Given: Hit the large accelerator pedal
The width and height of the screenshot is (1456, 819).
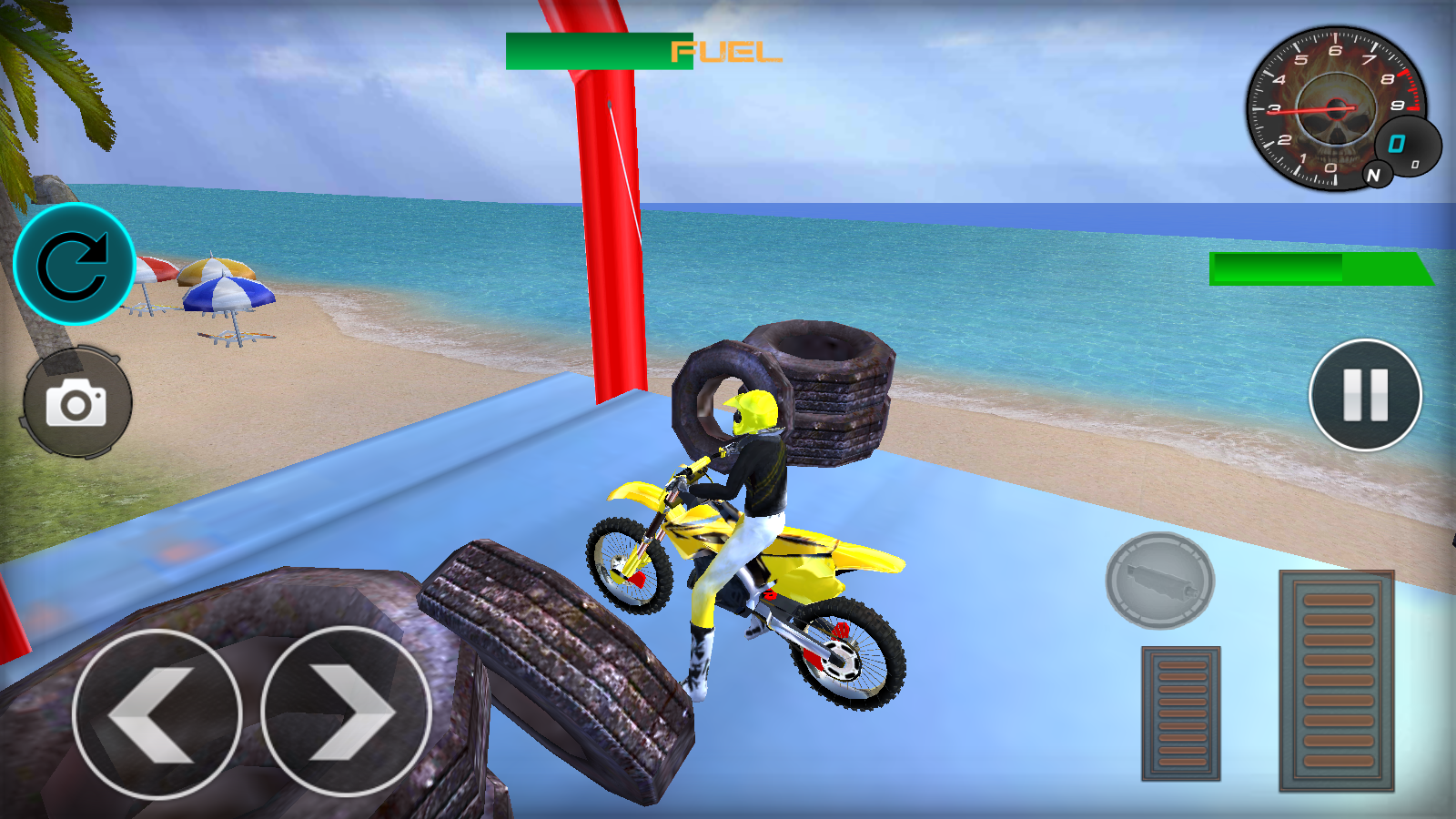Looking at the screenshot, I should [1336, 680].
